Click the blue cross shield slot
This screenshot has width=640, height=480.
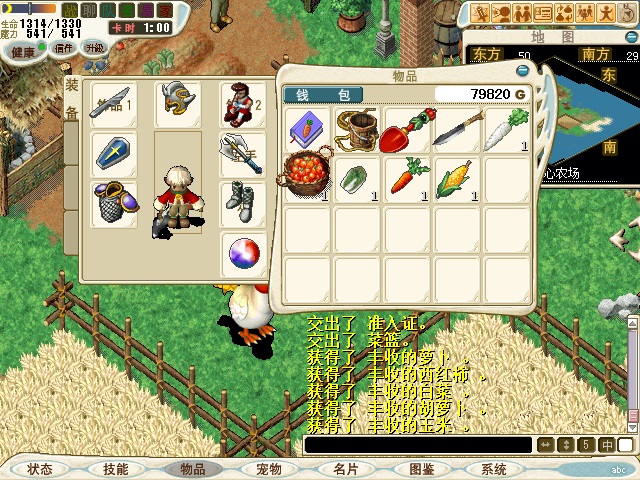click(113, 153)
